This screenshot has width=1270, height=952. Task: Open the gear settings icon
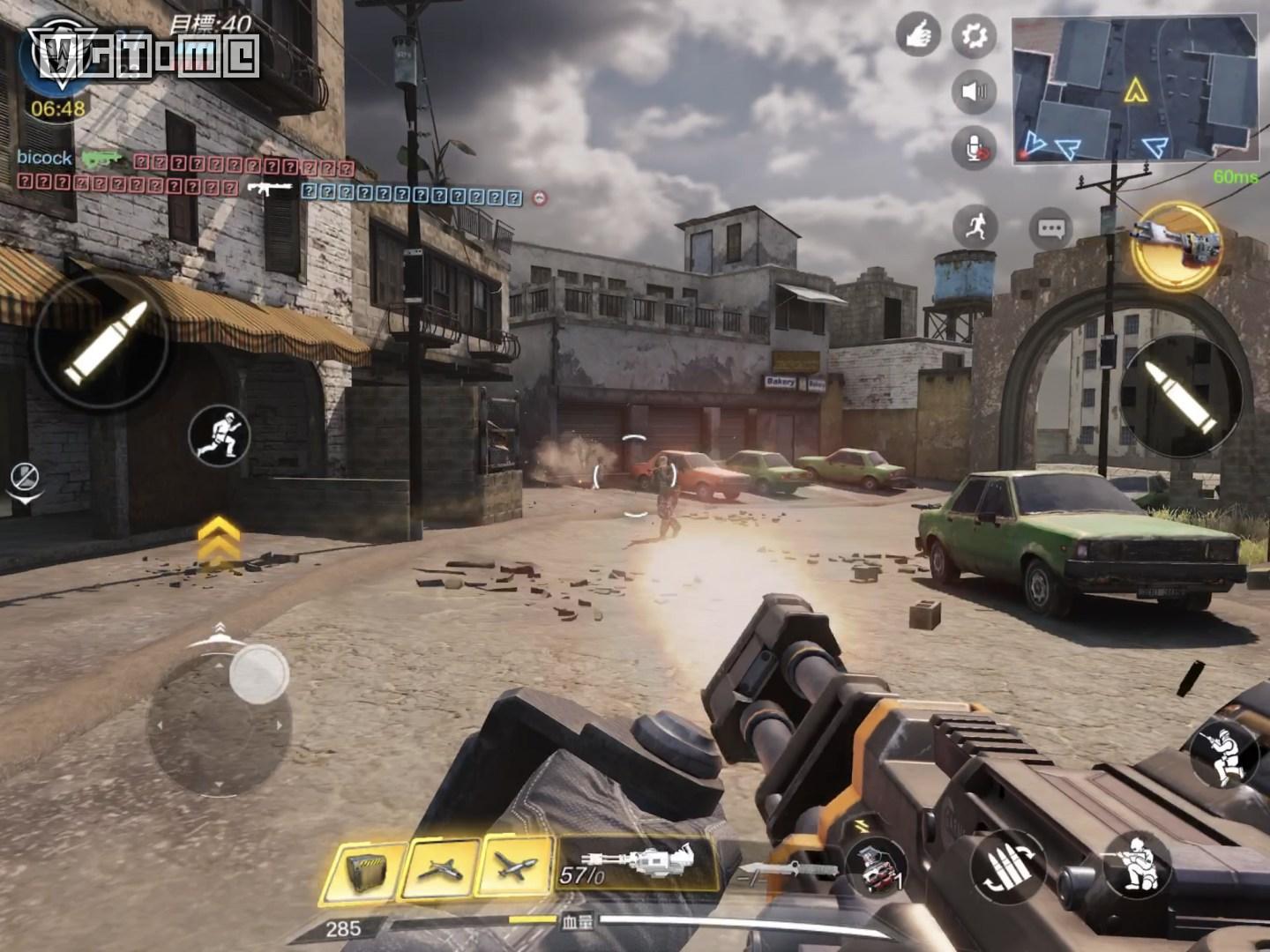(x=974, y=36)
